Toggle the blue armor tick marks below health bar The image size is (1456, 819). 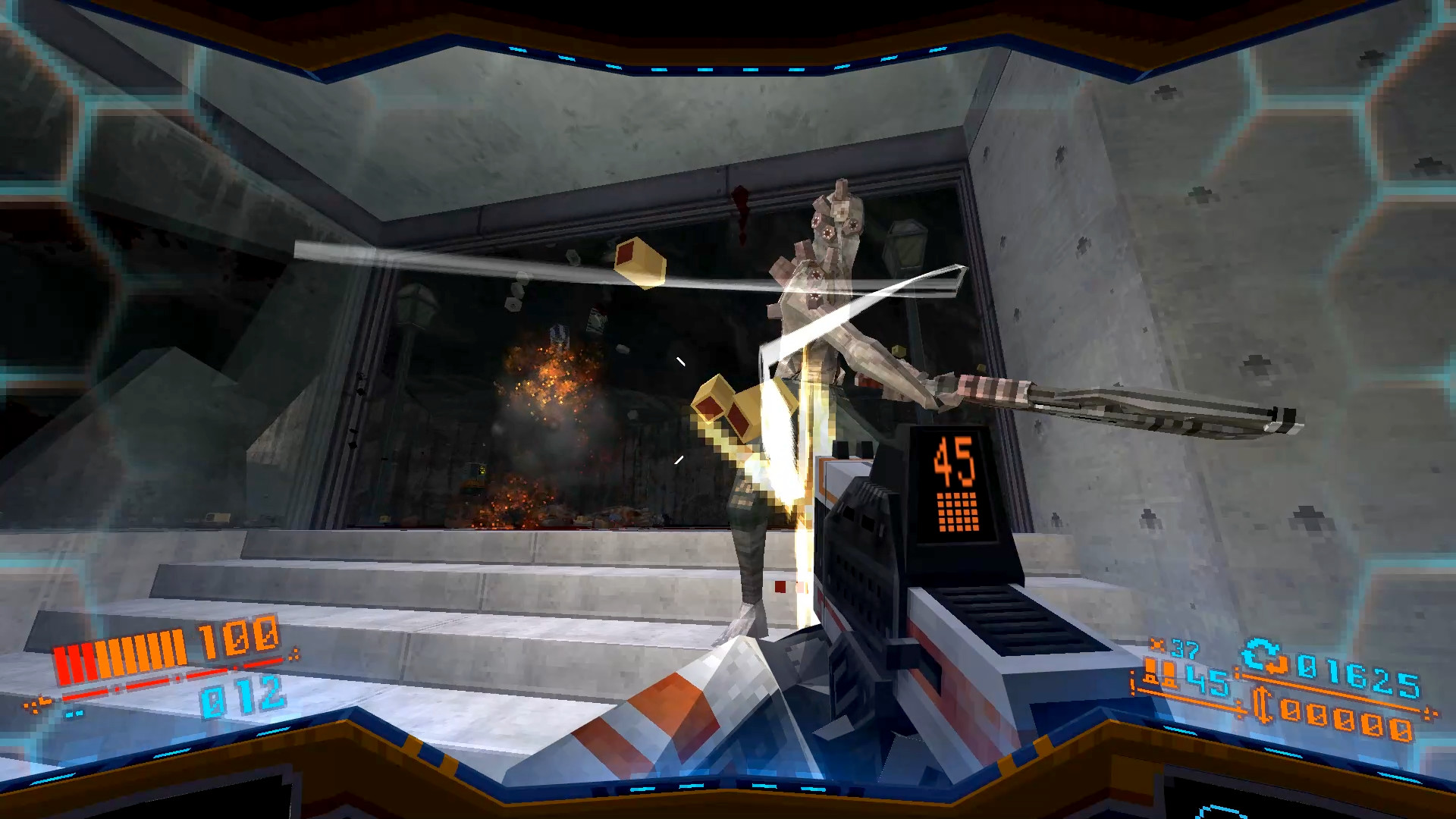click(x=74, y=714)
